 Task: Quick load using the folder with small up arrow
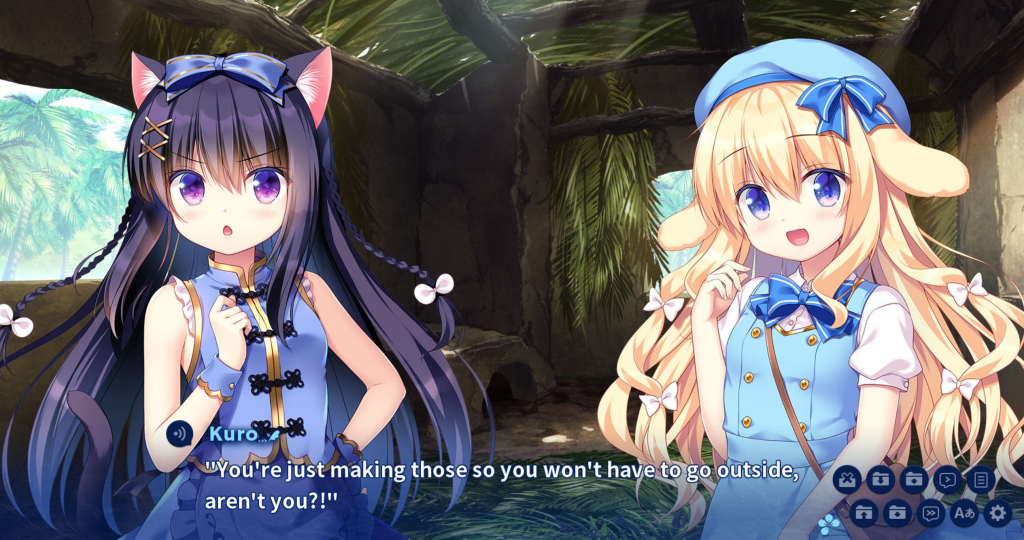[898, 514]
